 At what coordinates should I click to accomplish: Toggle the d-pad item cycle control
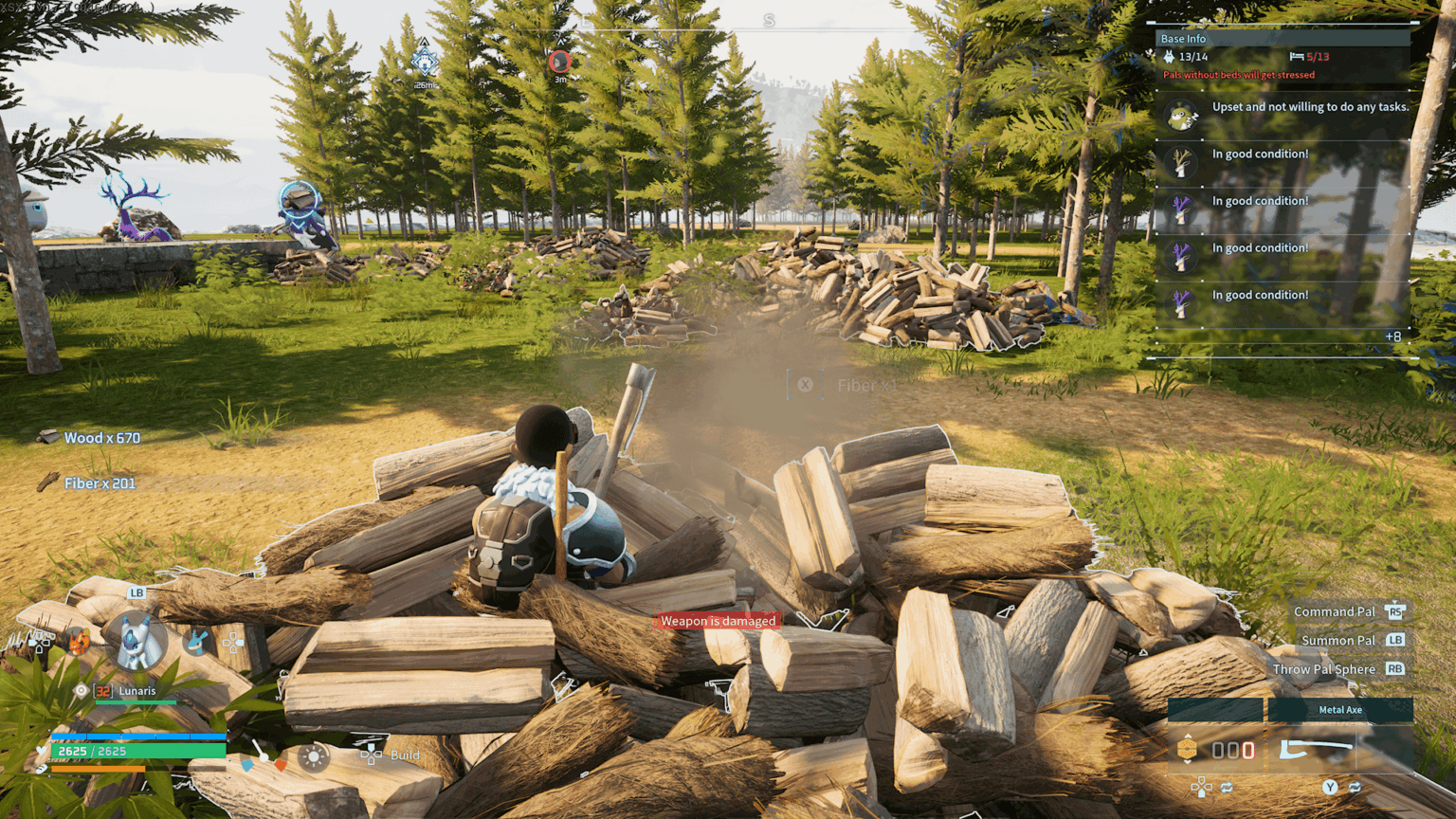(x=1201, y=787)
